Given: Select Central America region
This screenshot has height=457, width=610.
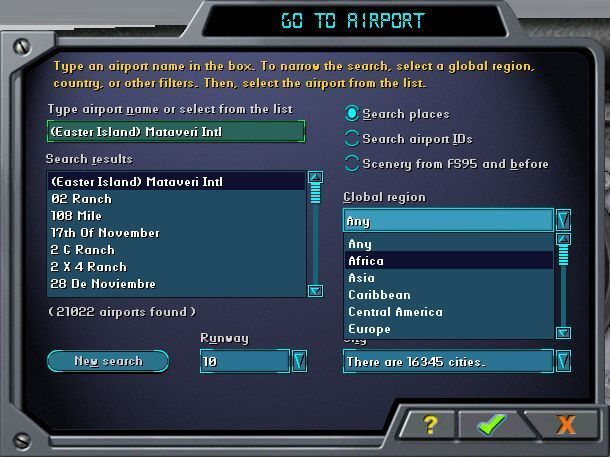Looking at the screenshot, I should point(395,312).
